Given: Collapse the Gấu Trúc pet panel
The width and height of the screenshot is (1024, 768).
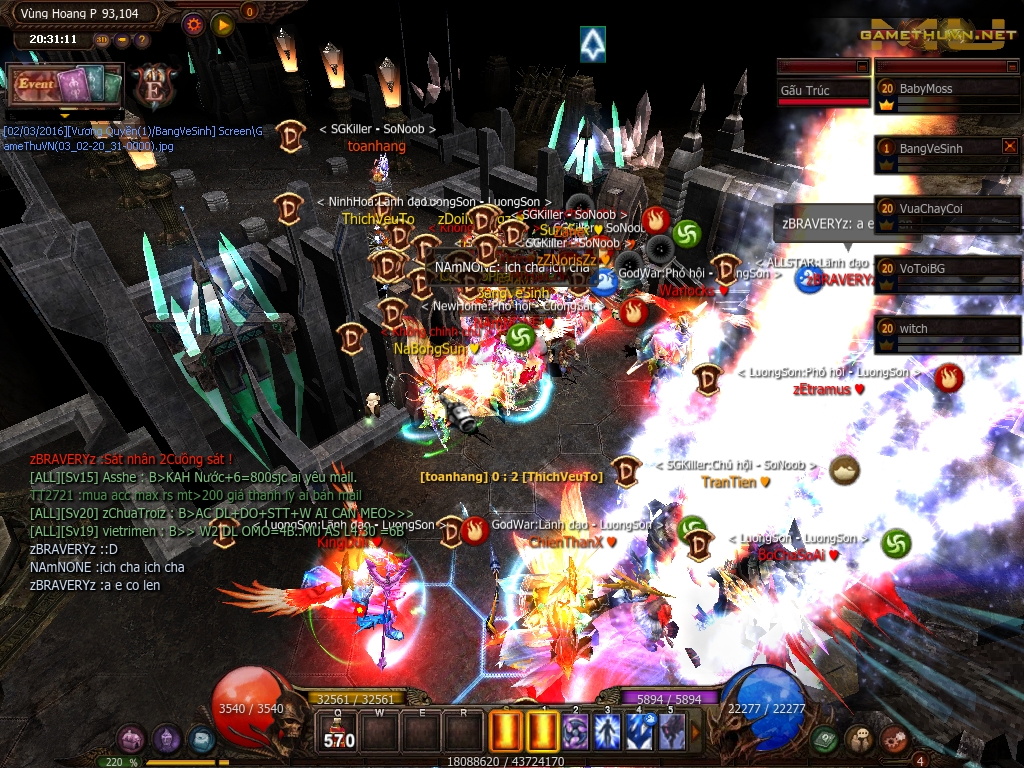Looking at the screenshot, I should 863,66.
